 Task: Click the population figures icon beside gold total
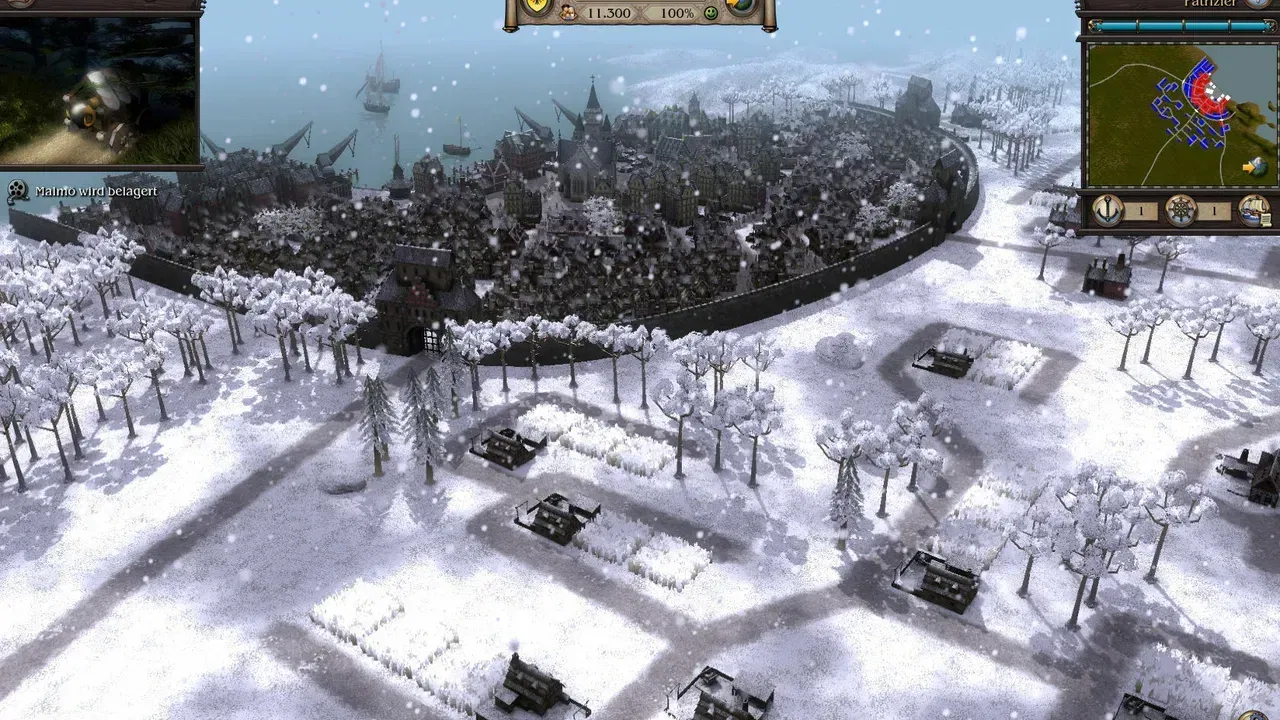tap(568, 14)
